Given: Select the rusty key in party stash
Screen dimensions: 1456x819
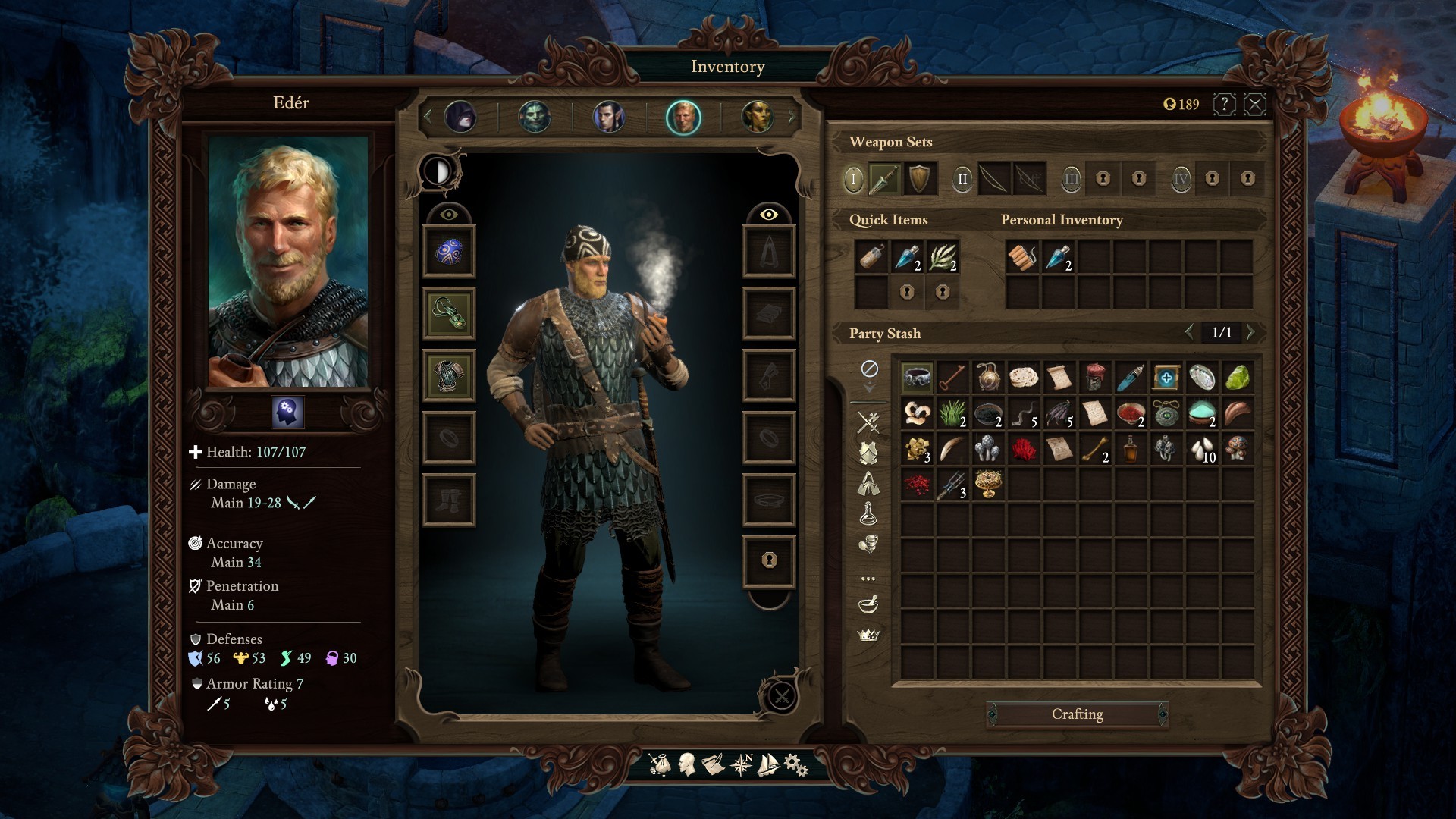Looking at the screenshot, I should pos(952,376).
